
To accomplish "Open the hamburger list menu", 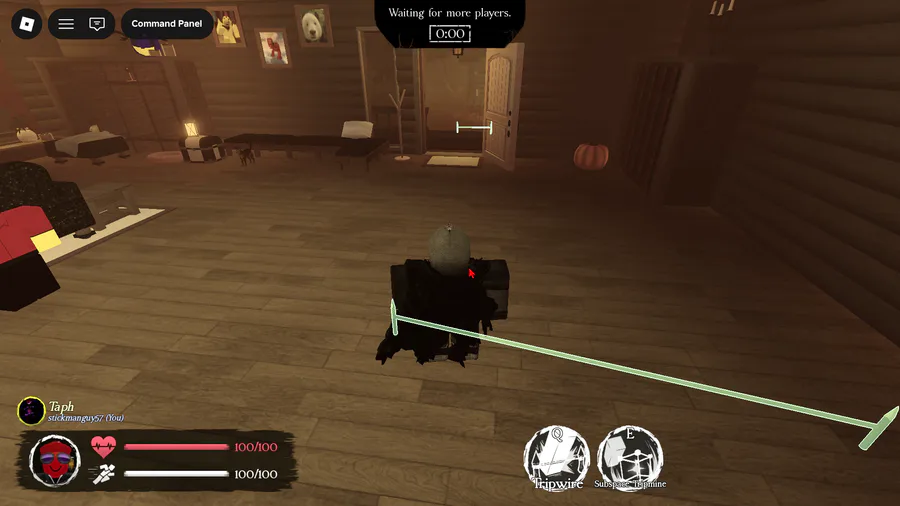I will [66, 23].
